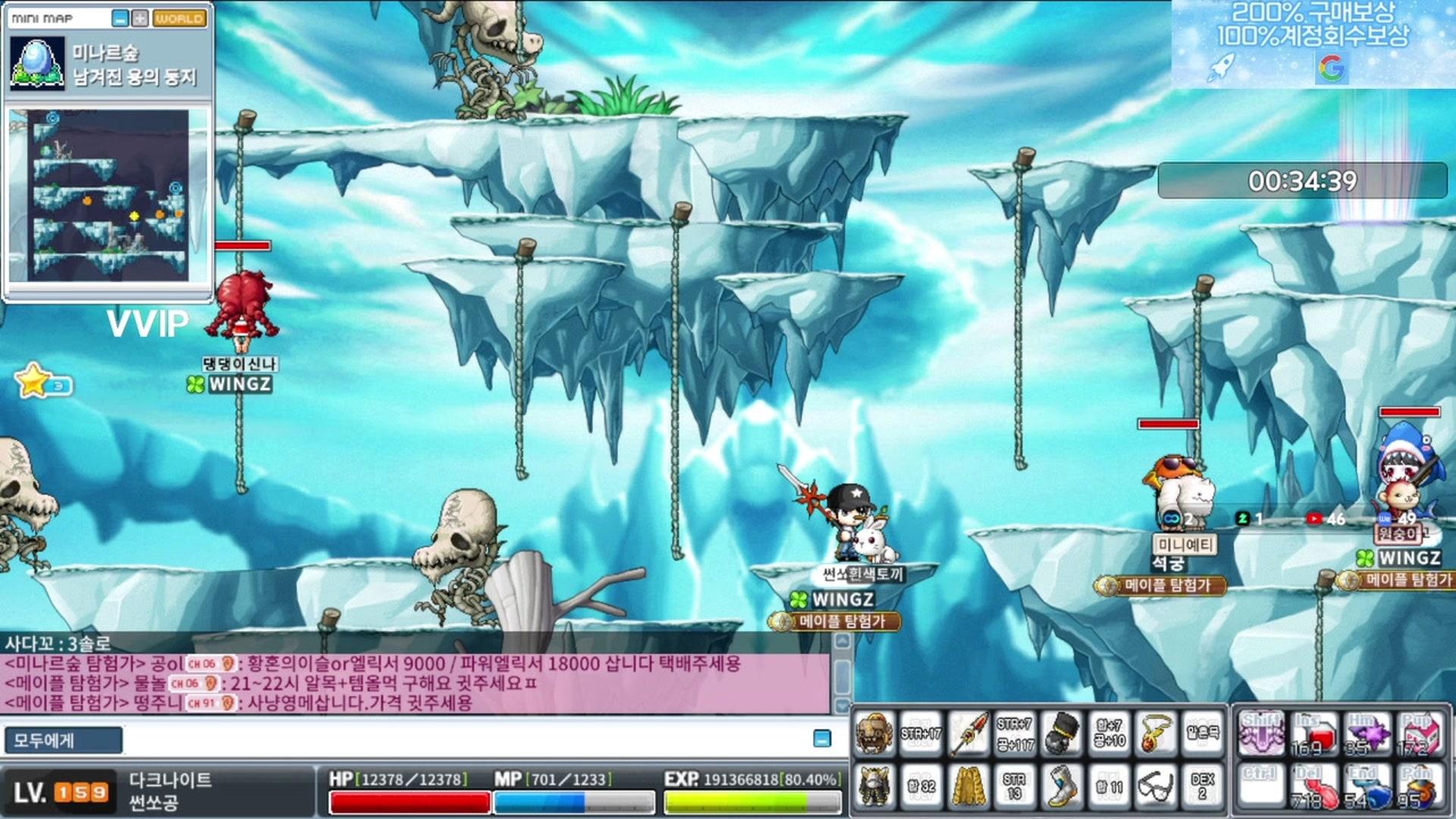Open the WORLD map button
The width and height of the screenshot is (1456, 819).
pos(180,18)
